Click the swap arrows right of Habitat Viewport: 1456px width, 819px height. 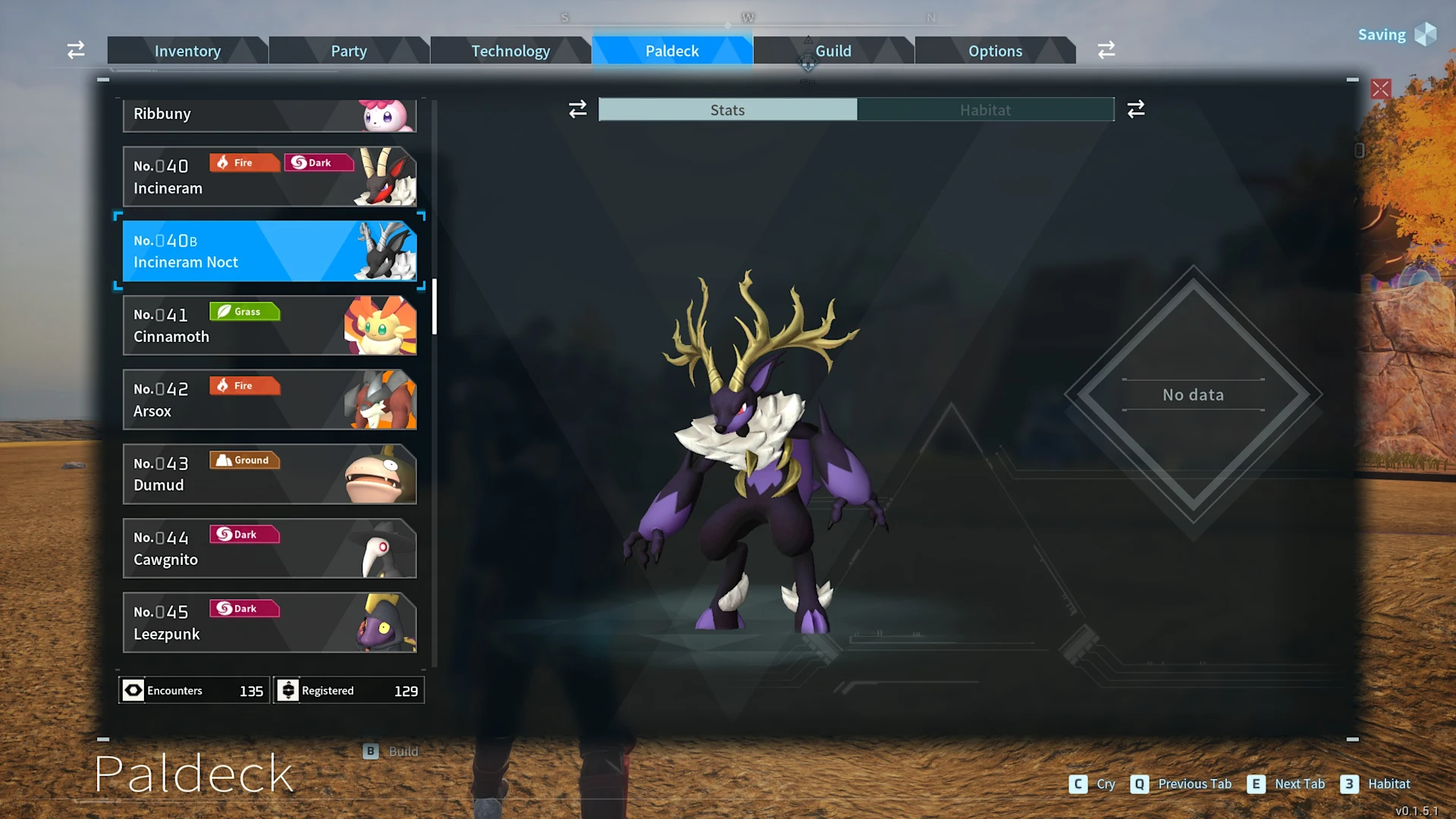click(1136, 110)
